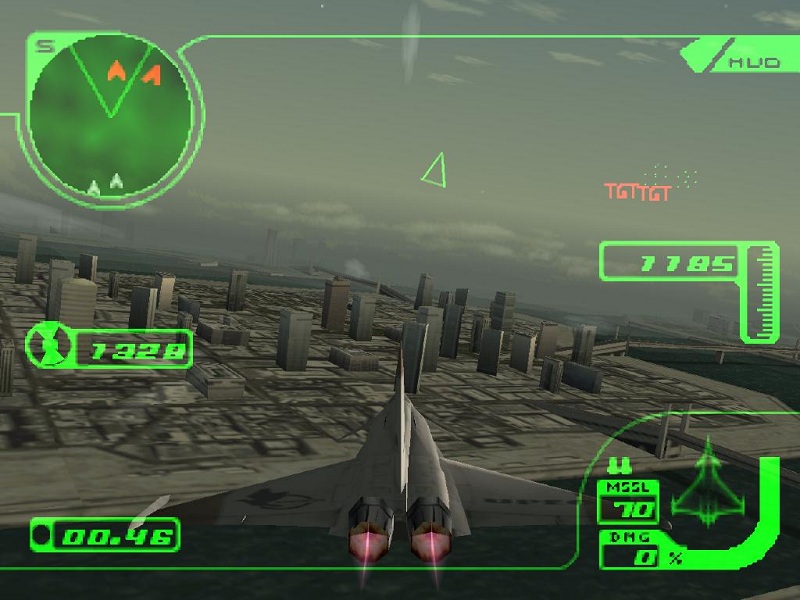Click the green aircraft status silhouette

708,482
